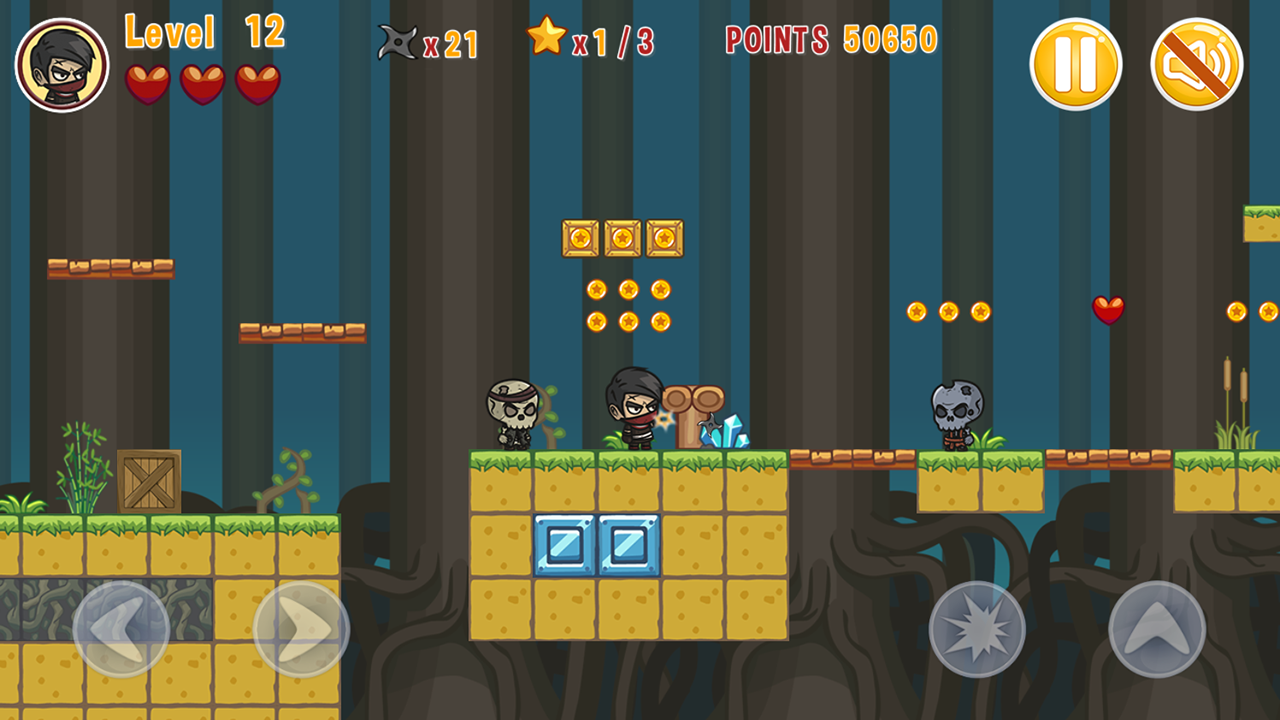
Task: Click the ninja character portrait
Action: (62, 65)
